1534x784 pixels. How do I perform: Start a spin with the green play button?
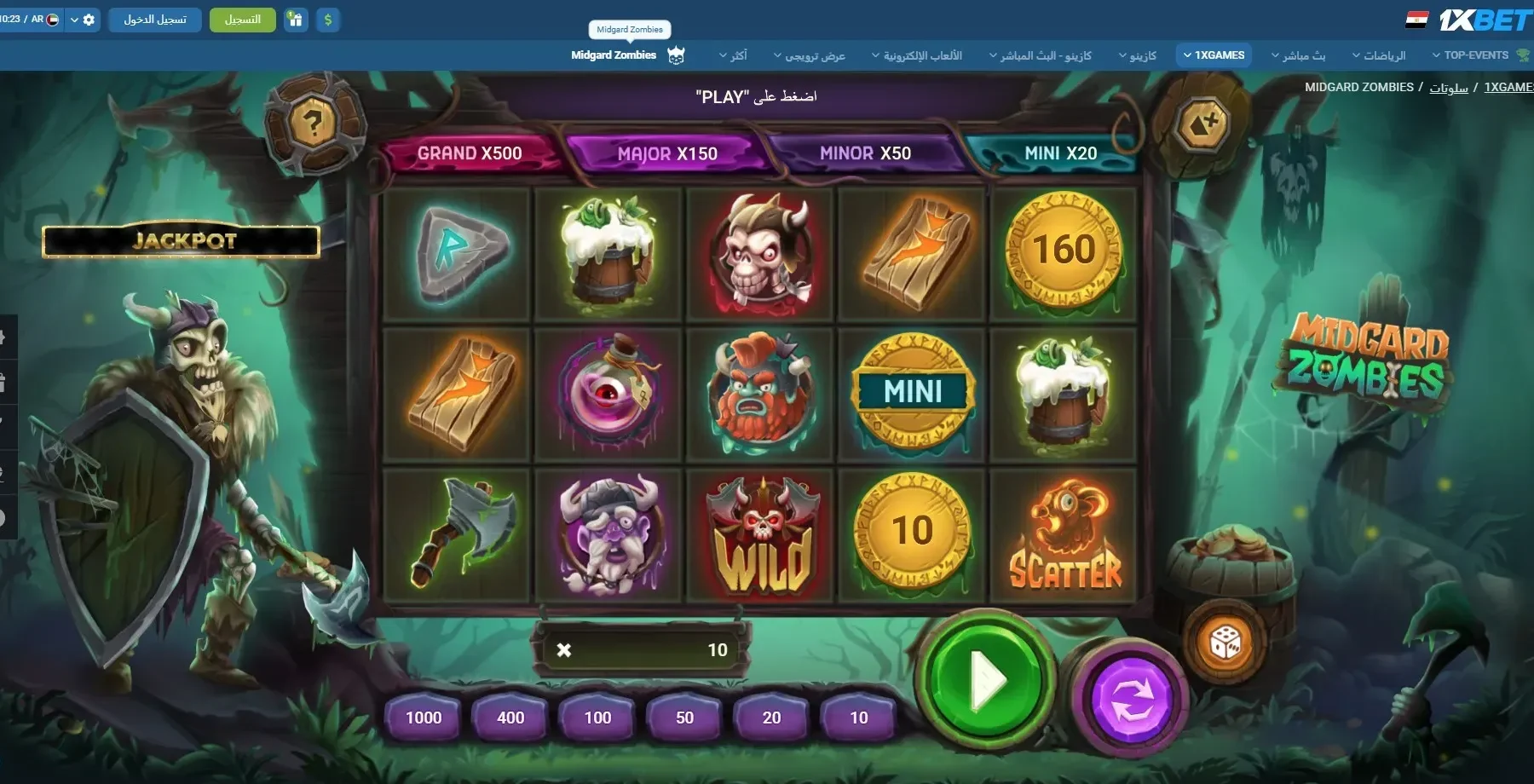point(985,679)
